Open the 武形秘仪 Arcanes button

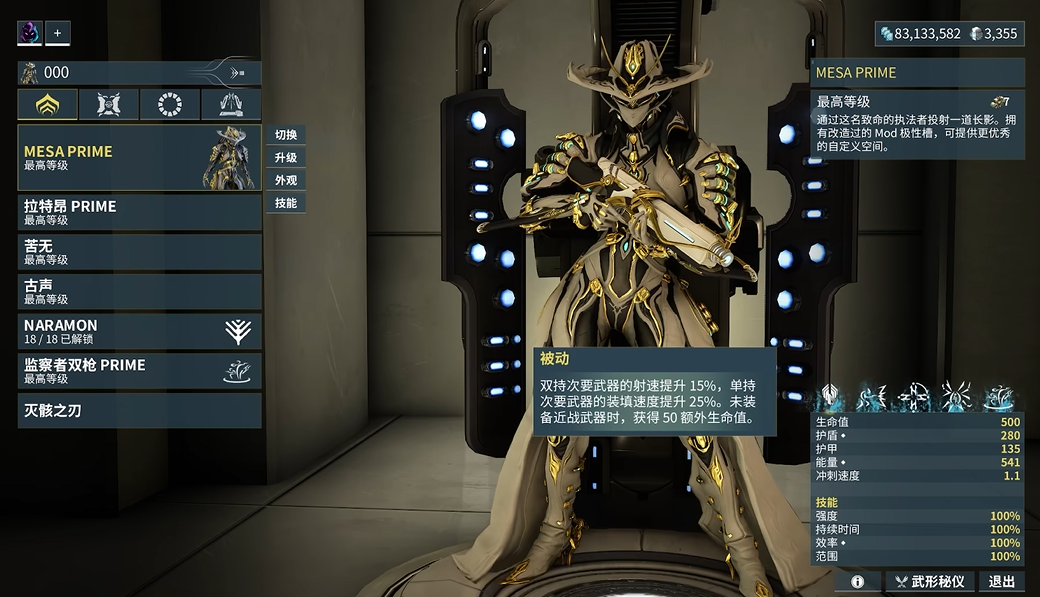click(x=929, y=581)
